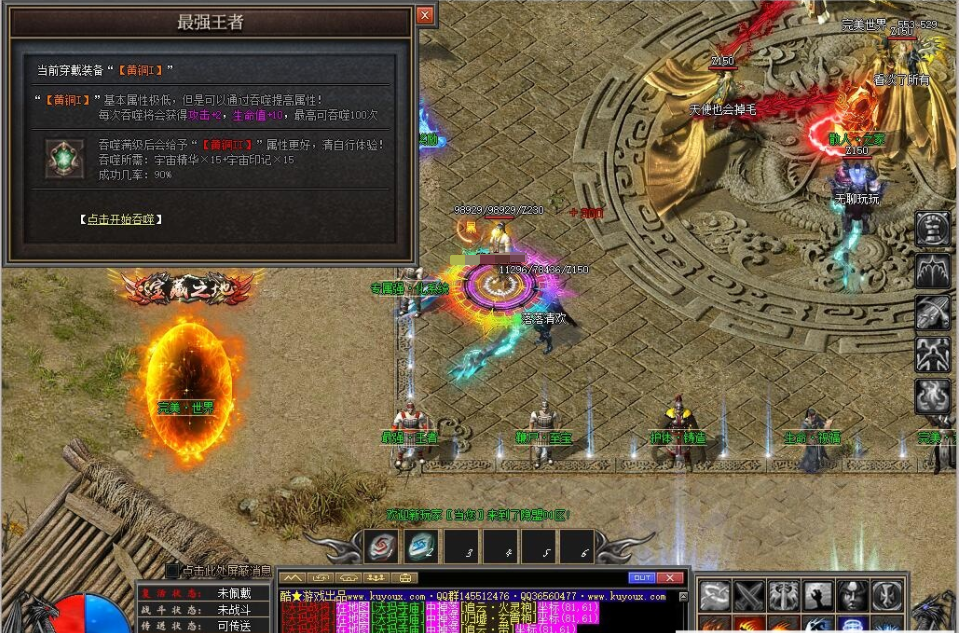The height and width of the screenshot is (633, 960).
Task: Close the chat panel with red X
Action: click(670, 578)
